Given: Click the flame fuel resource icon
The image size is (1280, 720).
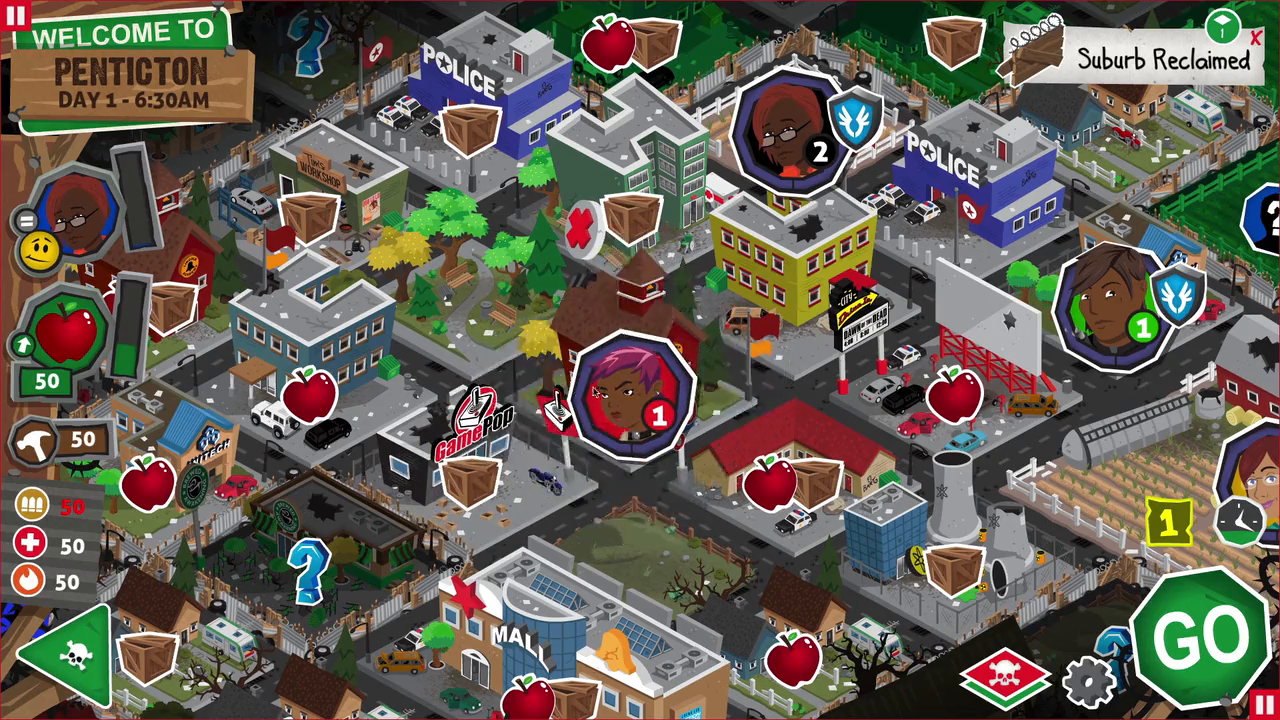Looking at the screenshot, I should [x=30, y=581].
